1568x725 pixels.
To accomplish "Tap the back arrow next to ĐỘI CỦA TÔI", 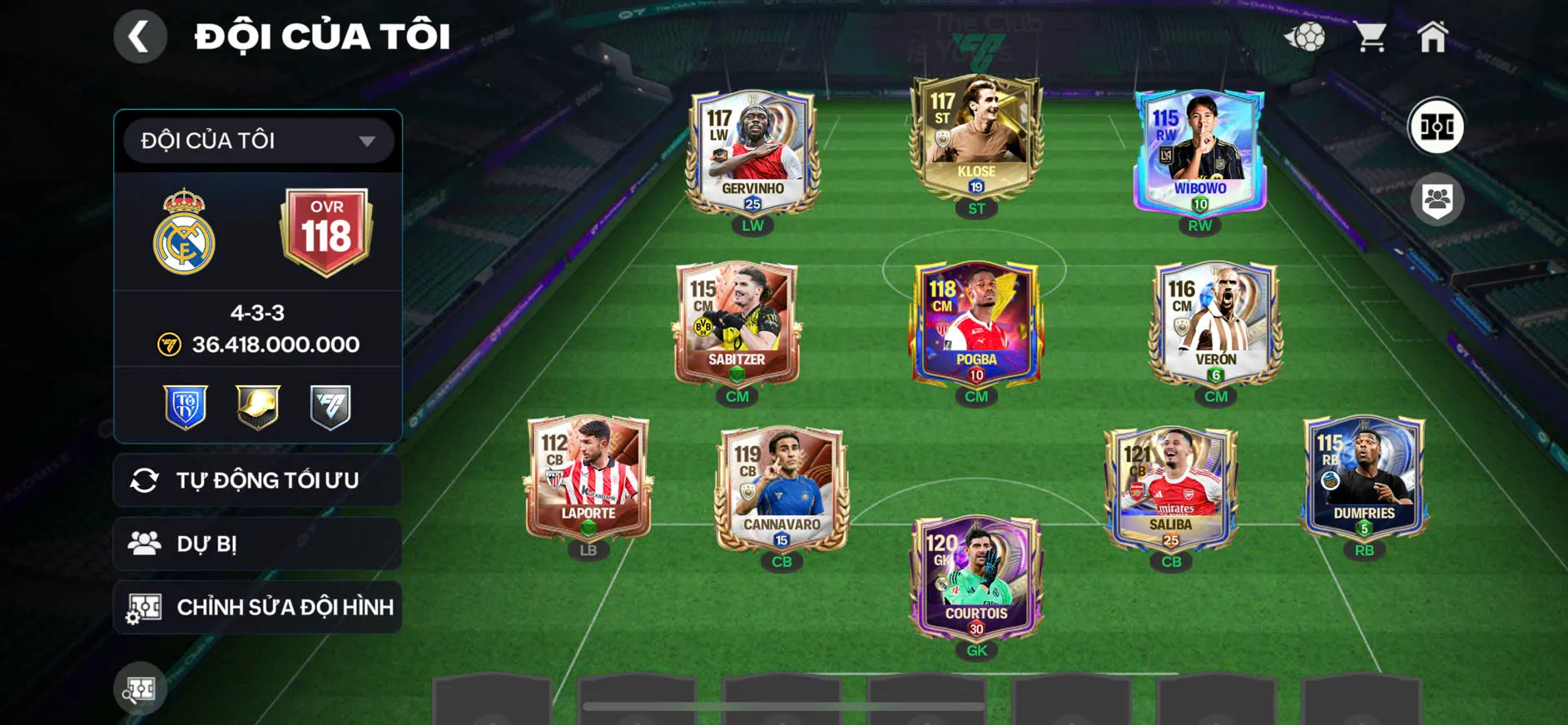I will pyautogui.click(x=140, y=37).
